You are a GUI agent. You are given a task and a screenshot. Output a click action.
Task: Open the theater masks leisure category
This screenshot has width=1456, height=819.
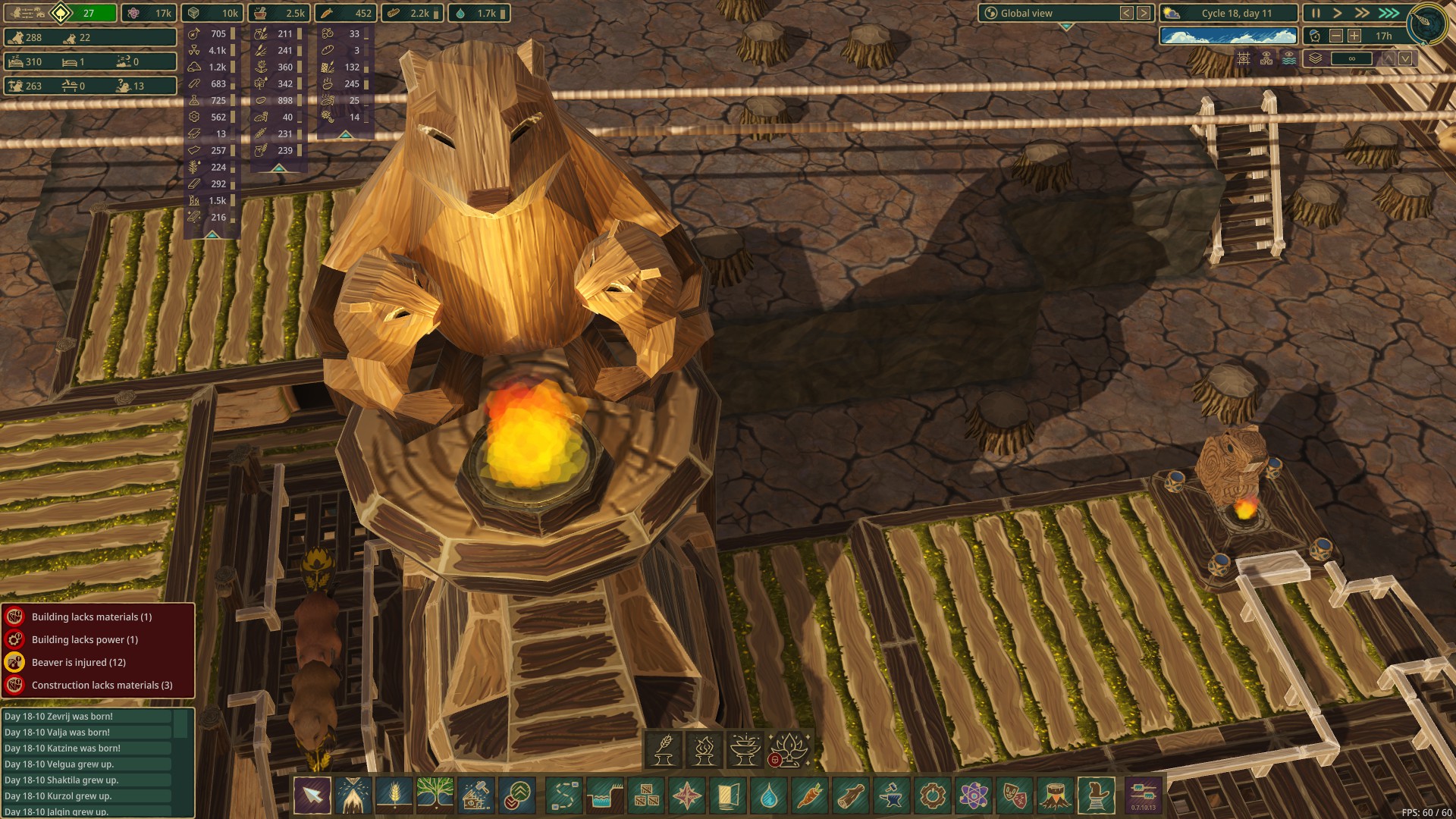pos(1014,795)
